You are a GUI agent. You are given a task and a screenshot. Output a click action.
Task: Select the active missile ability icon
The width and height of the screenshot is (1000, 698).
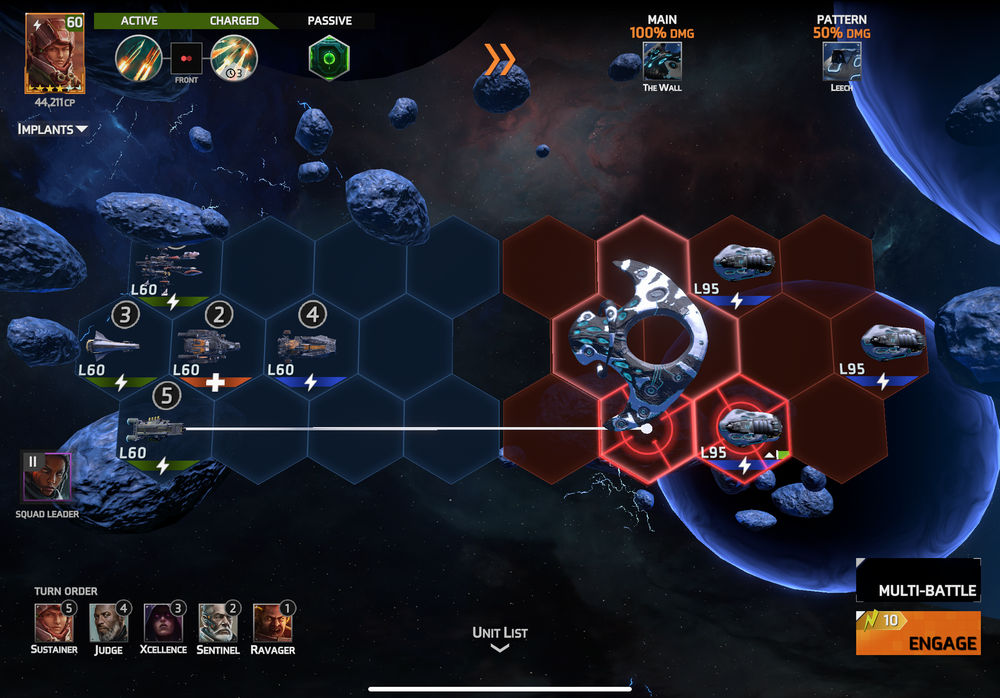click(x=138, y=57)
